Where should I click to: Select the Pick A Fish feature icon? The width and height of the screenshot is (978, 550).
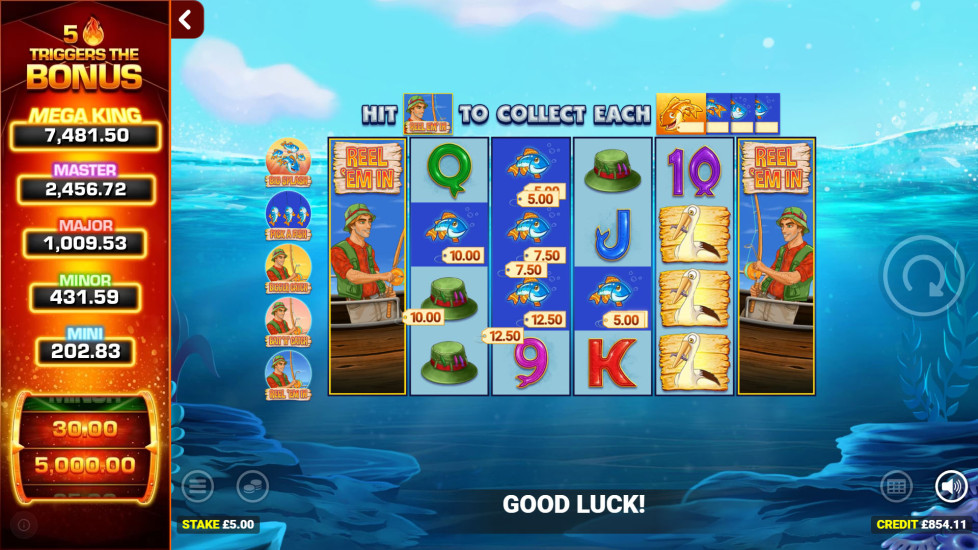tap(288, 213)
